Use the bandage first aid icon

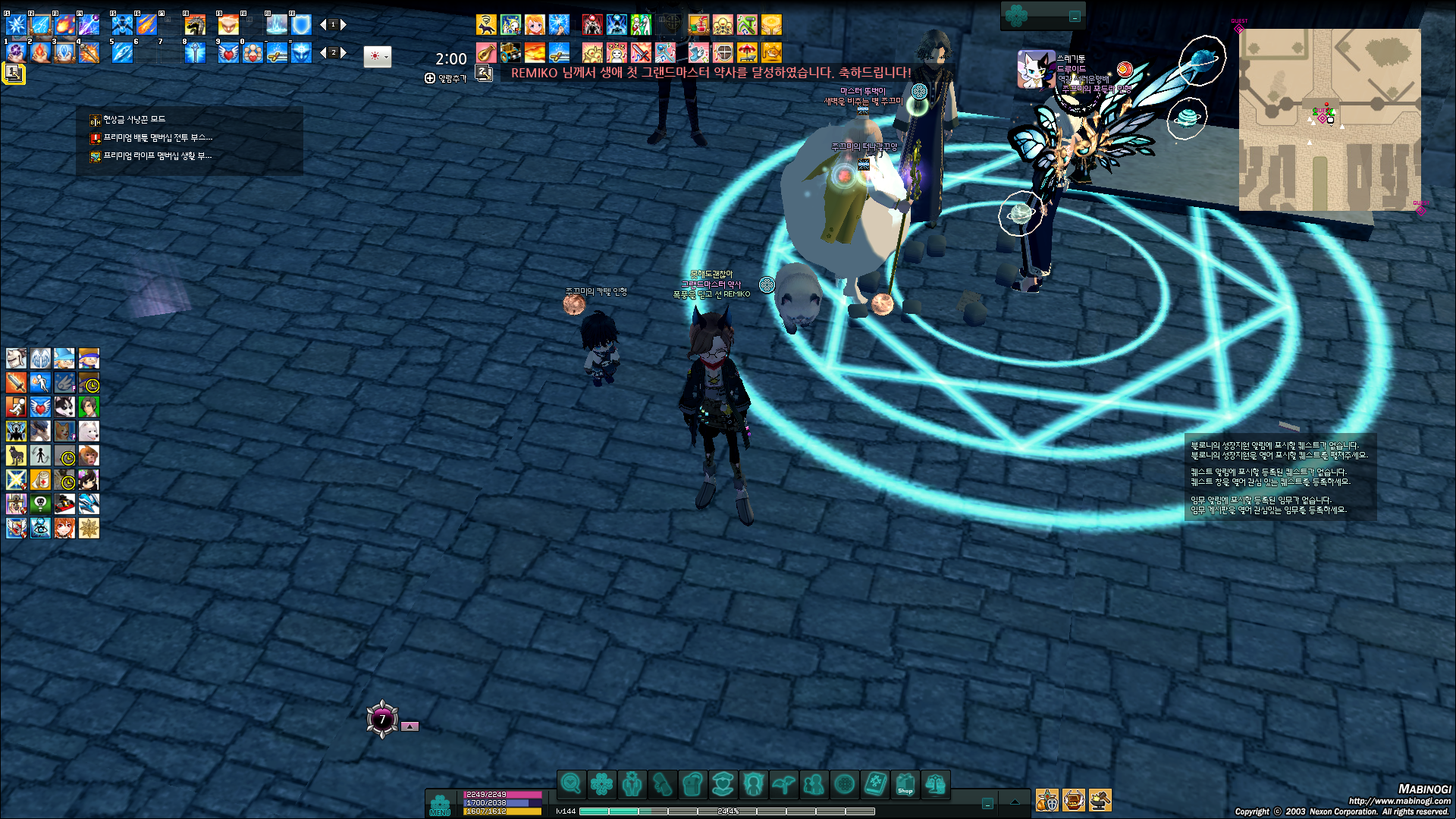click(x=40, y=480)
